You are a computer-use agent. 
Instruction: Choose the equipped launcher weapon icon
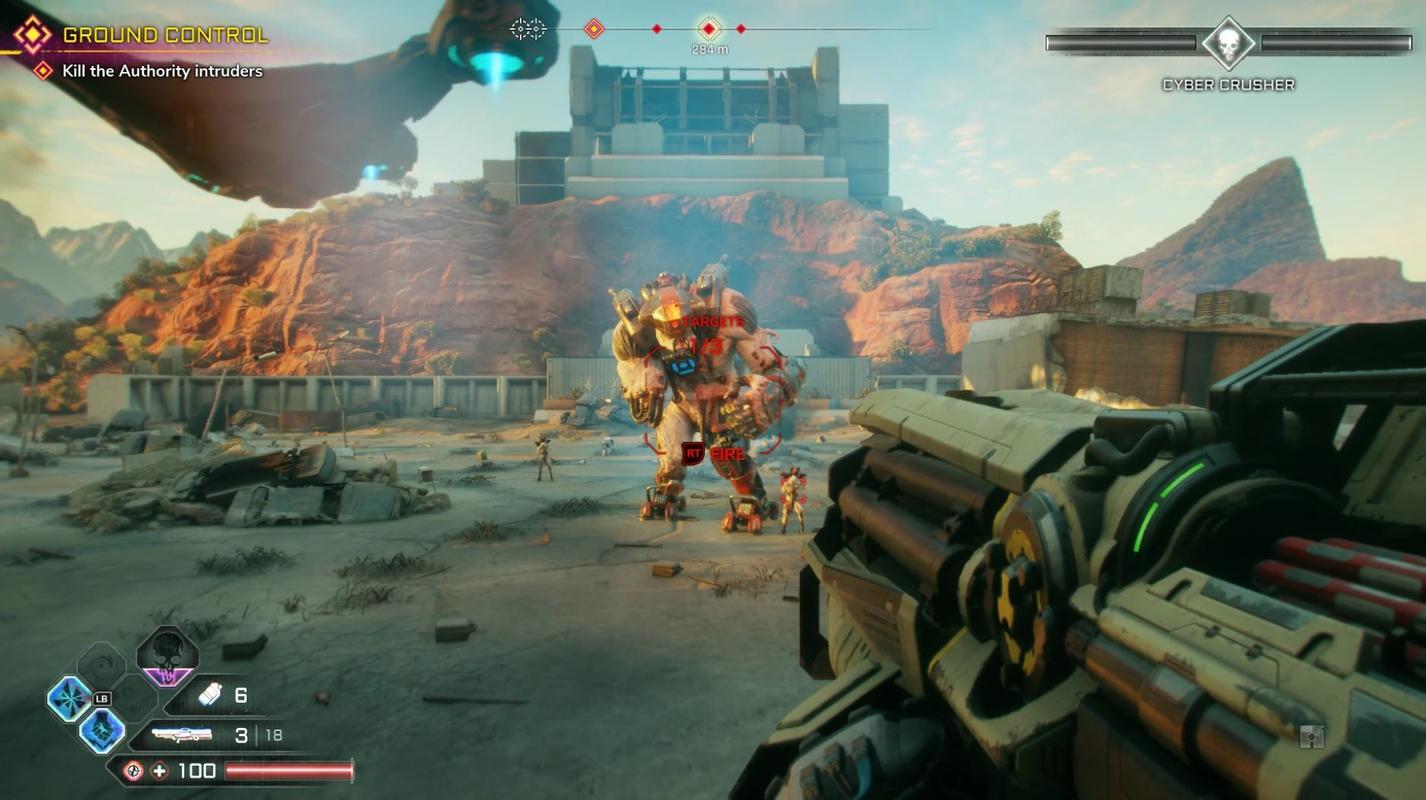pyautogui.click(x=181, y=735)
